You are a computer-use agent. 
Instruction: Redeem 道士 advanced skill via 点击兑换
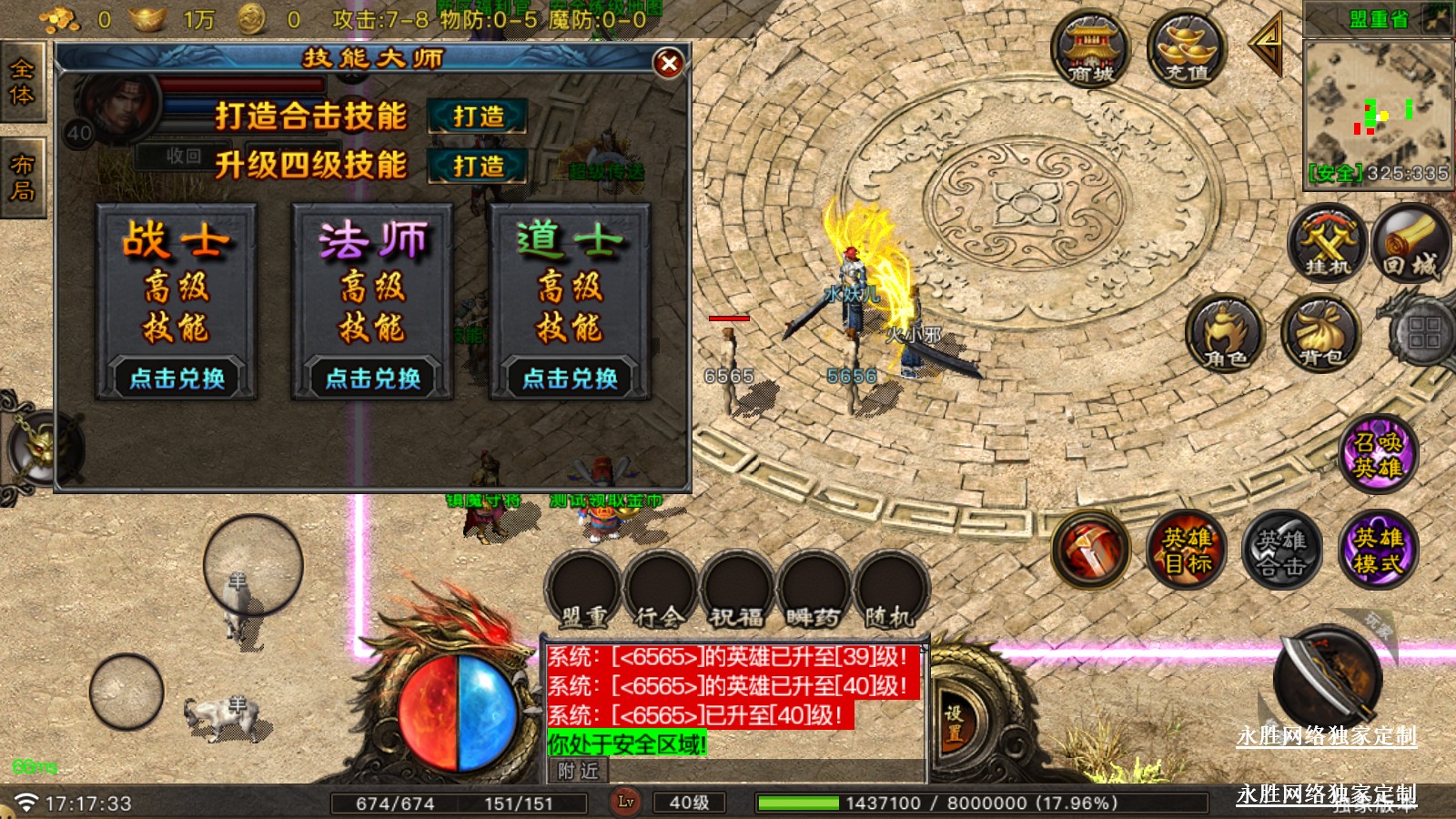coord(570,378)
